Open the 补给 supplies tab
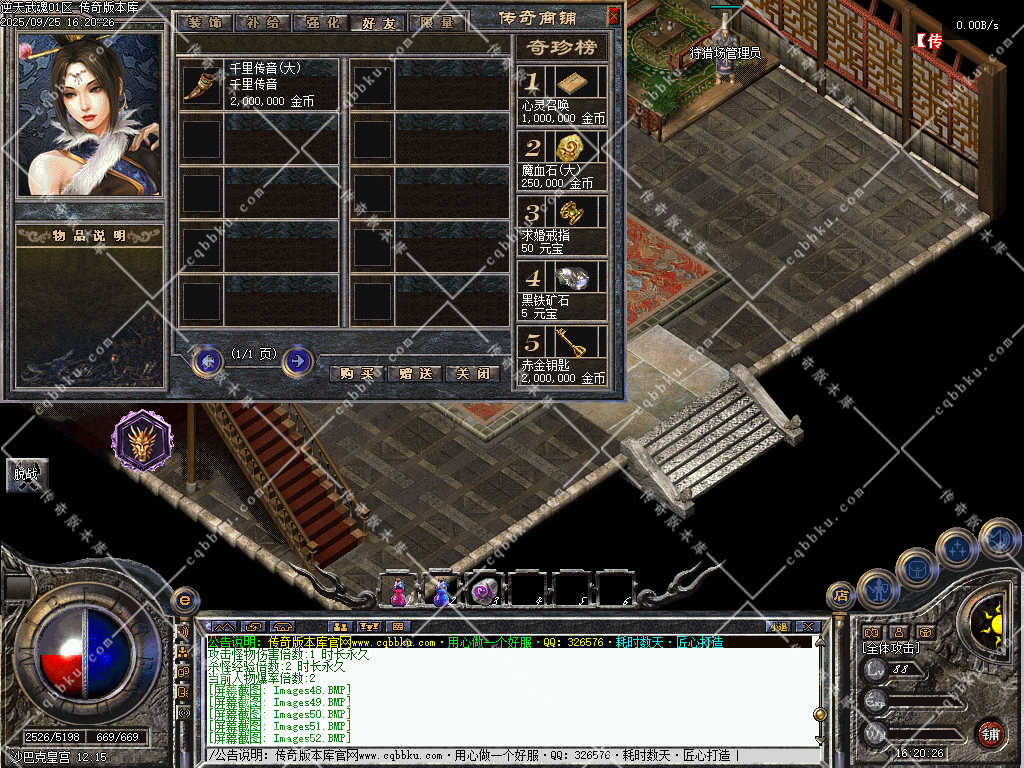The height and width of the screenshot is (768, 1024). coord(262,21)
